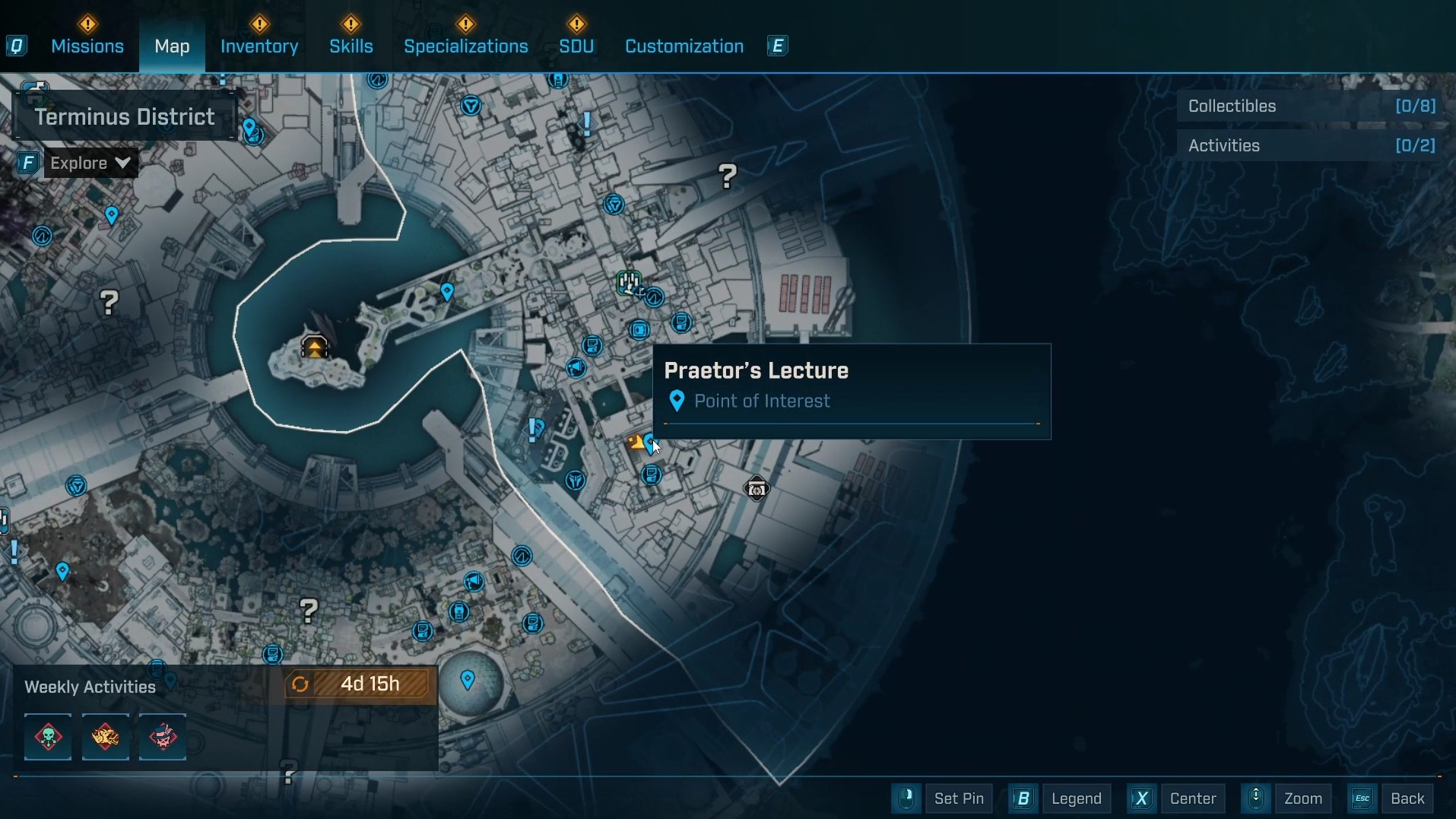Open the Specializations tab

pyautogui.click(x=466, y=46)
